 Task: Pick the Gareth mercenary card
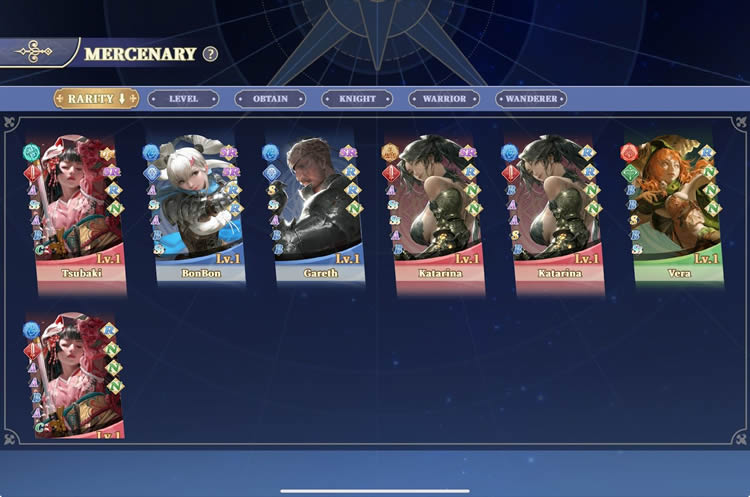318,210
